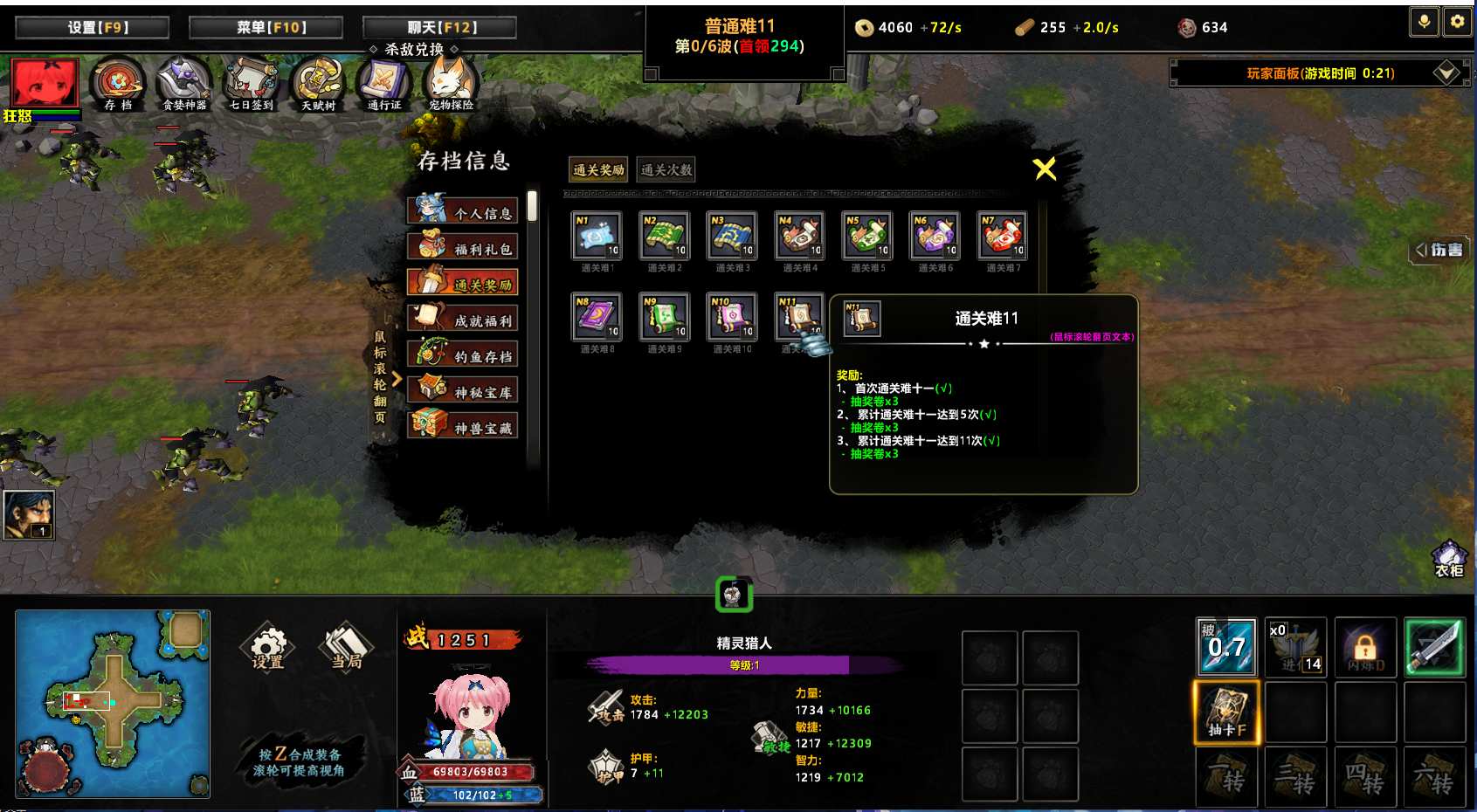Close the 存档信息 panel
Image resolution: width=1477 pixels, height=812 pixels.
pos(1045,169)
